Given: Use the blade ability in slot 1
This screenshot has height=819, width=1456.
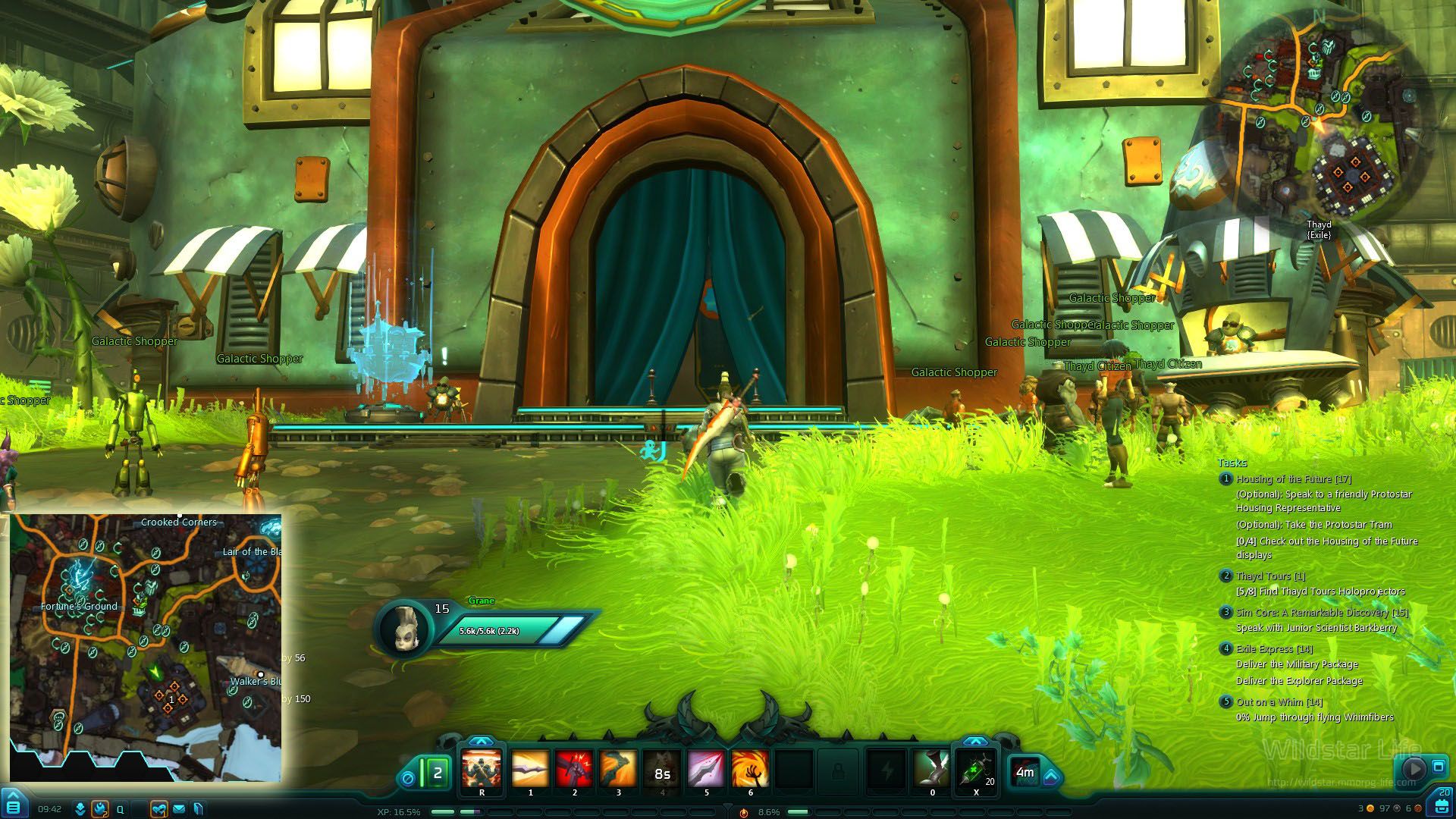Looking at the screenshot, I should point(530,770).
